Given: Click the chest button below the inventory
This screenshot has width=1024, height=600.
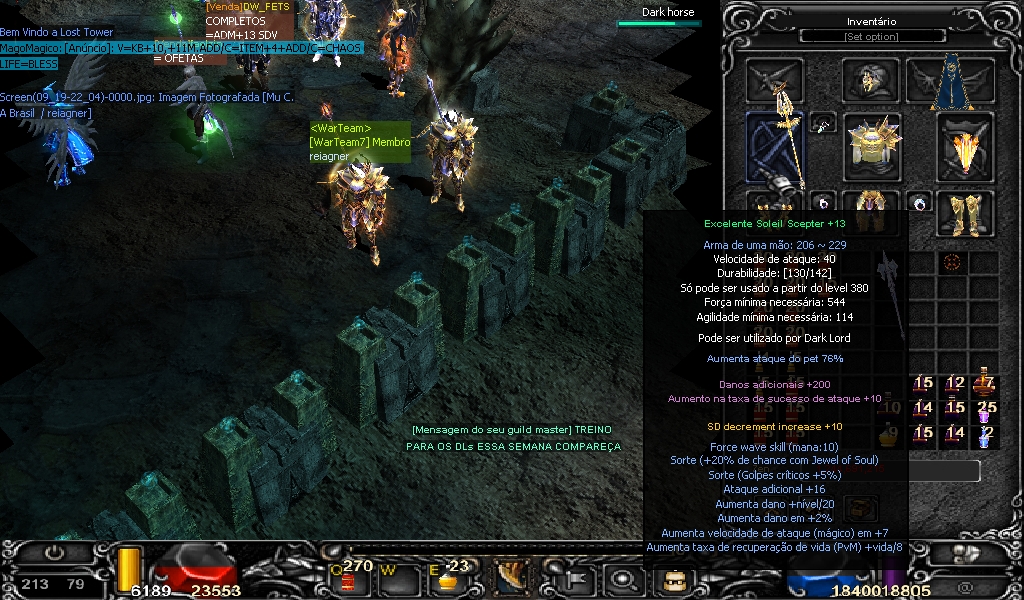Looking at the screenshot, I should [x=860, y=508].
